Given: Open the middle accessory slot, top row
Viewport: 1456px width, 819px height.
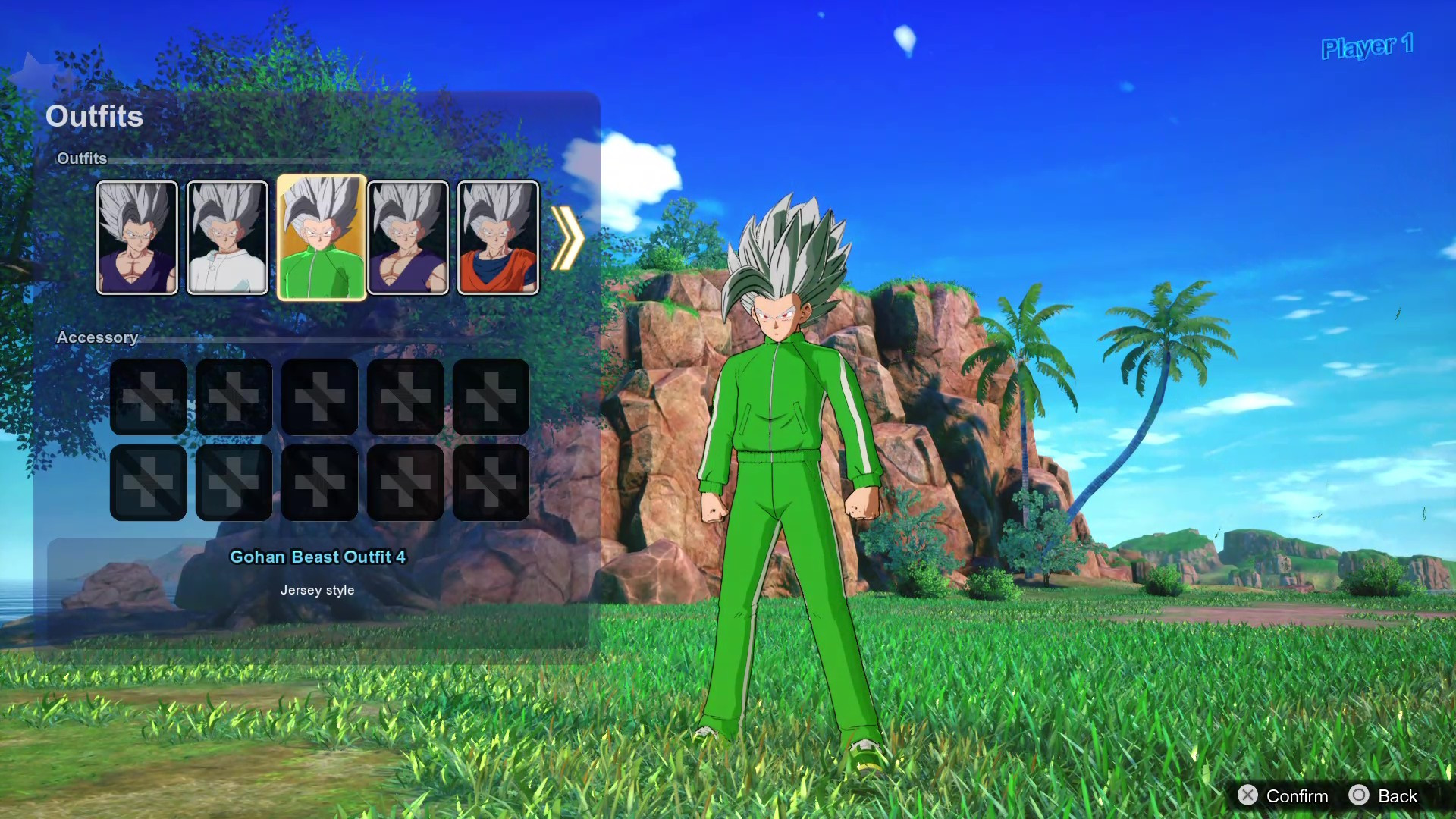Looking at the screenshot, I should (x=319, y=395).
